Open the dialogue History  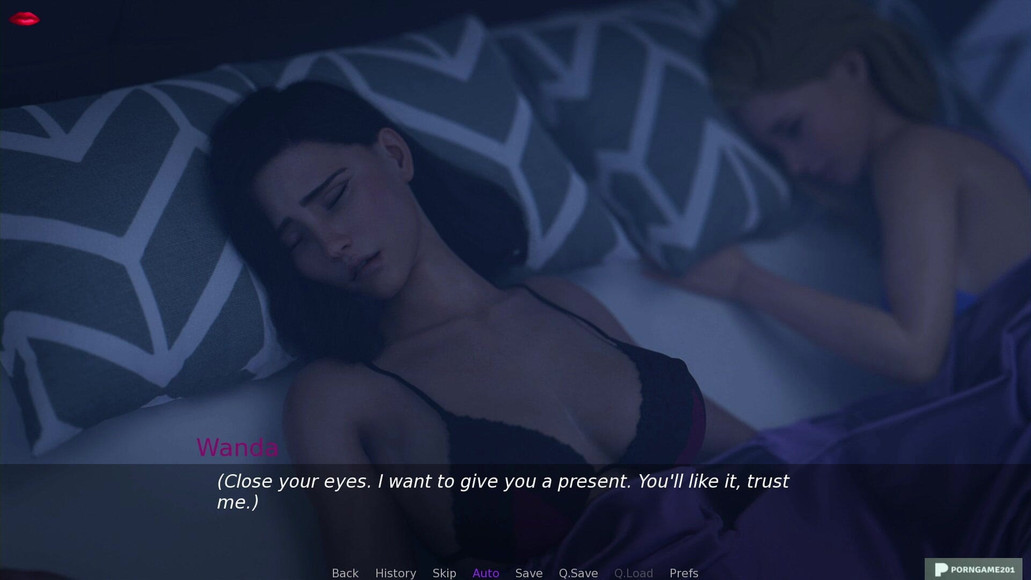click(395, 573)
